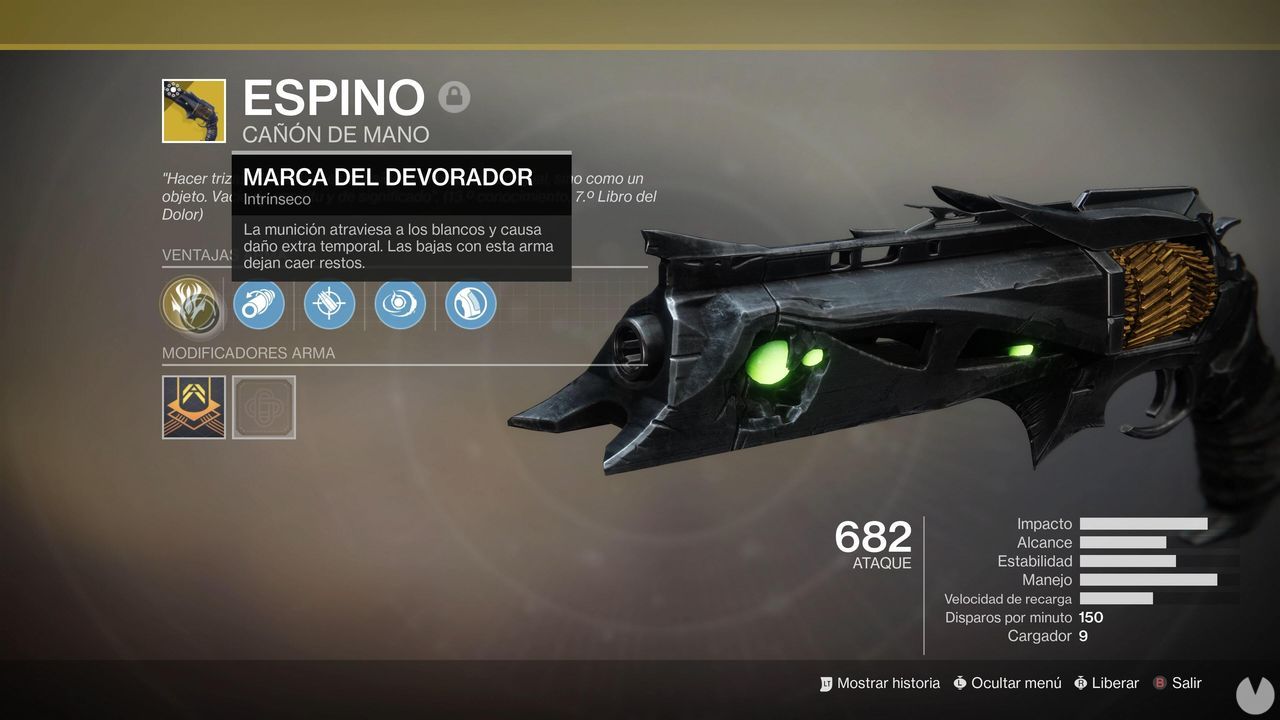Select the empty weapon mod slot
The width and height of the screenshot is (1280, 720).
coord(263,406)
